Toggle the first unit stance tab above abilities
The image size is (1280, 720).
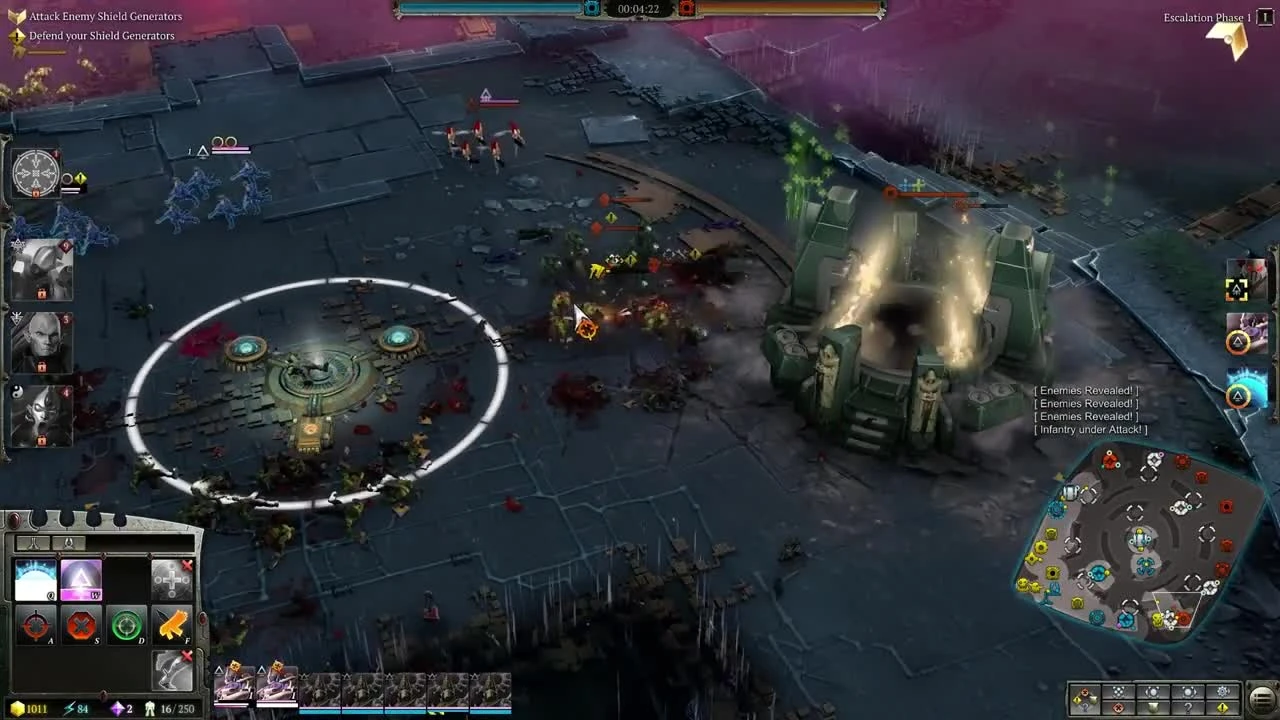point(34,543)
